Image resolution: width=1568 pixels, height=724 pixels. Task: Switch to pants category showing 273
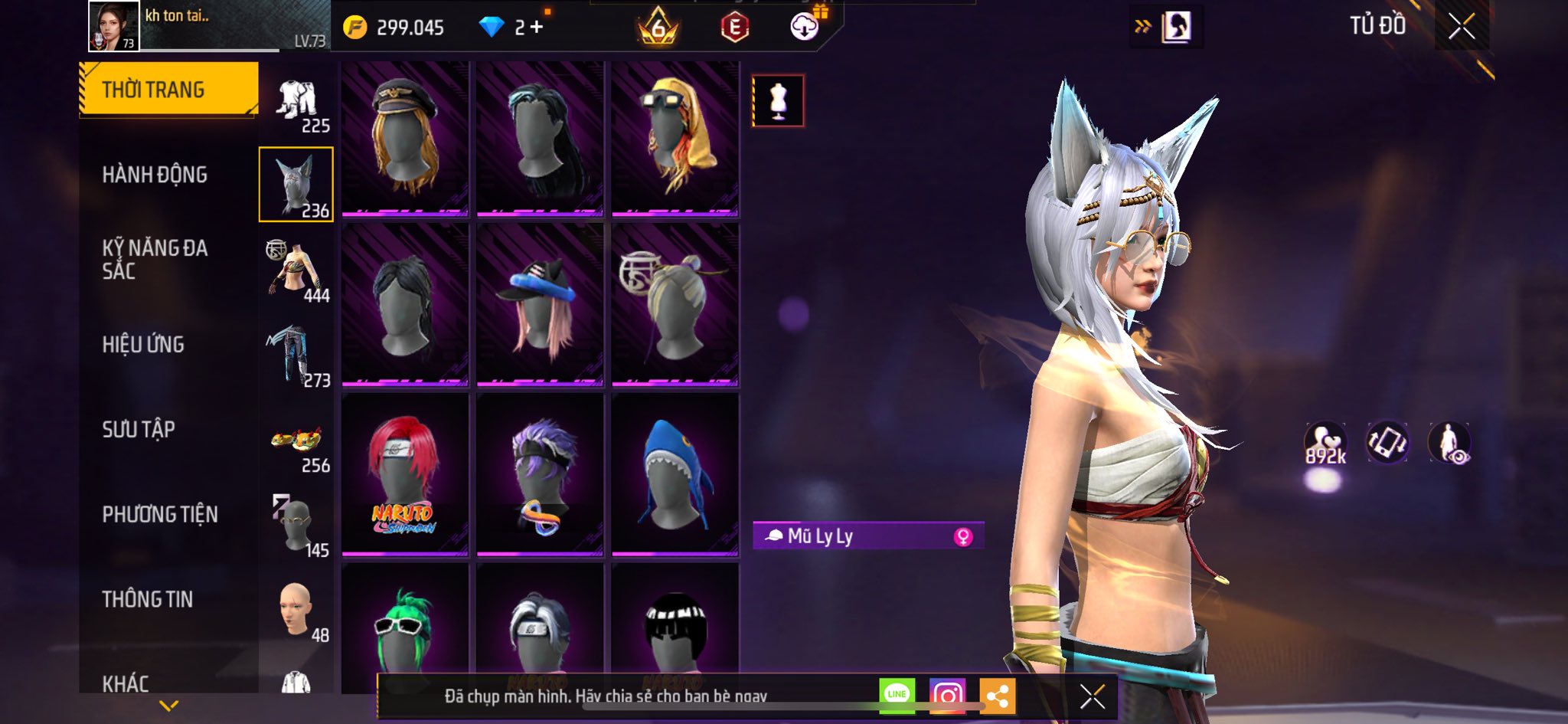pyautogui.click(x=296, y=355)
